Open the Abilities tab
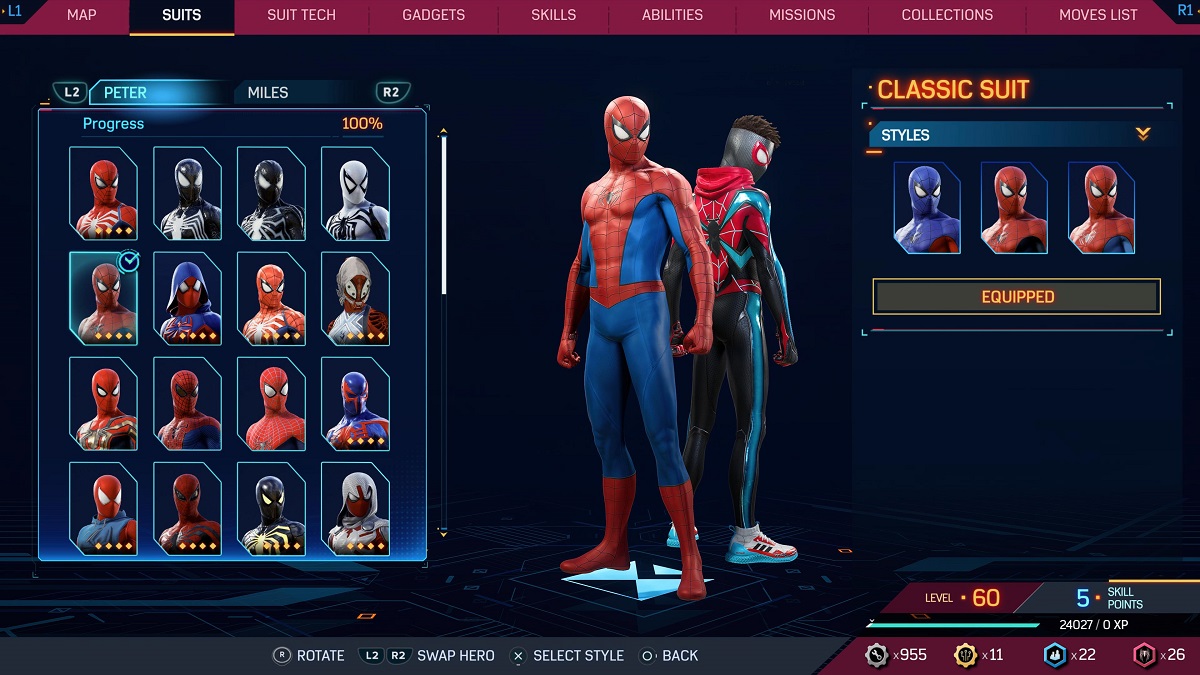1200x675 pixels. click(672, 15)
